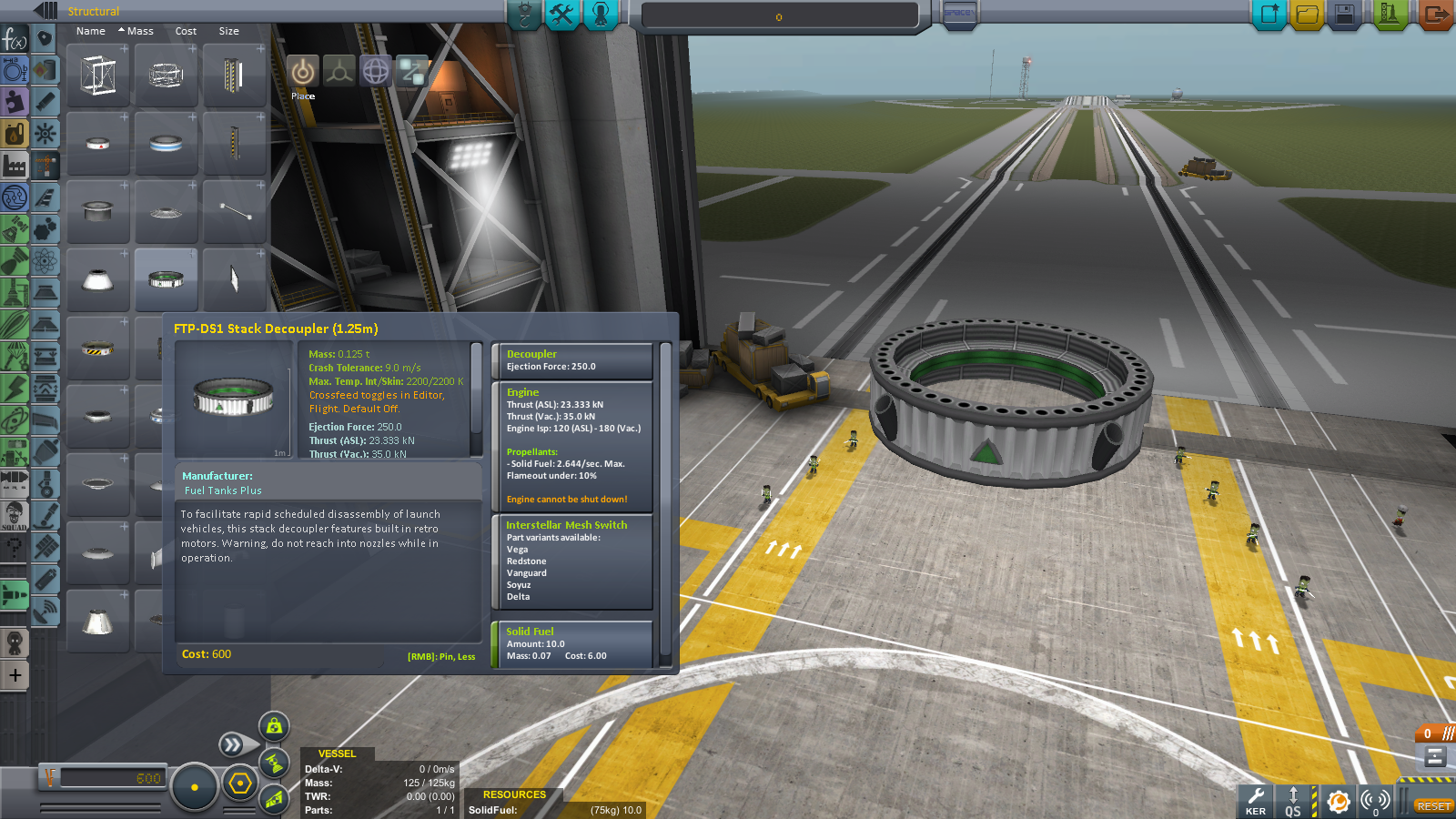The height and width of the screenshot is (819, 1456).
Task: Open the KER engineer toolbar button
Action: (x=1256, y=801)
